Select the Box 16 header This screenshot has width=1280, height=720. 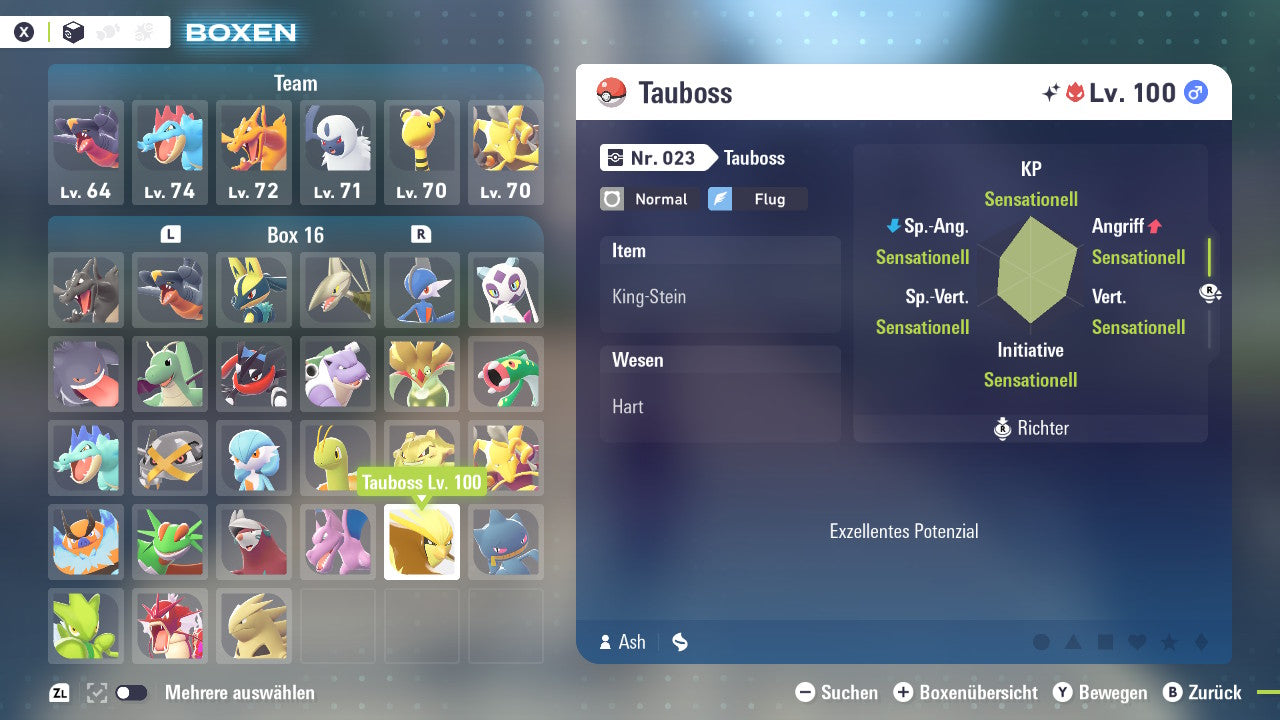tap(296, 235)
